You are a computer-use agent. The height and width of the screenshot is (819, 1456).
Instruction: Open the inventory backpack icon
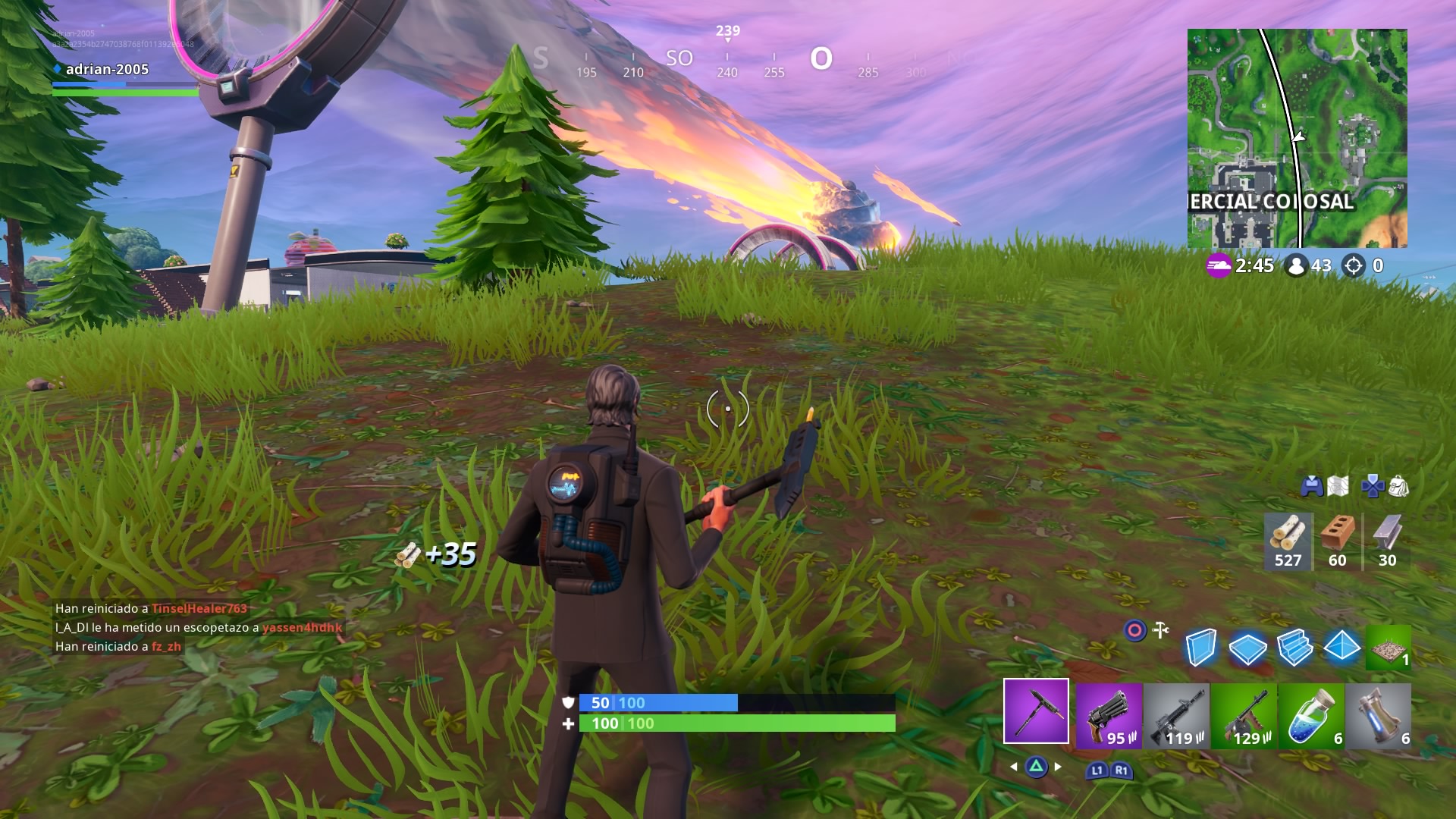(x=1399, y=486)
